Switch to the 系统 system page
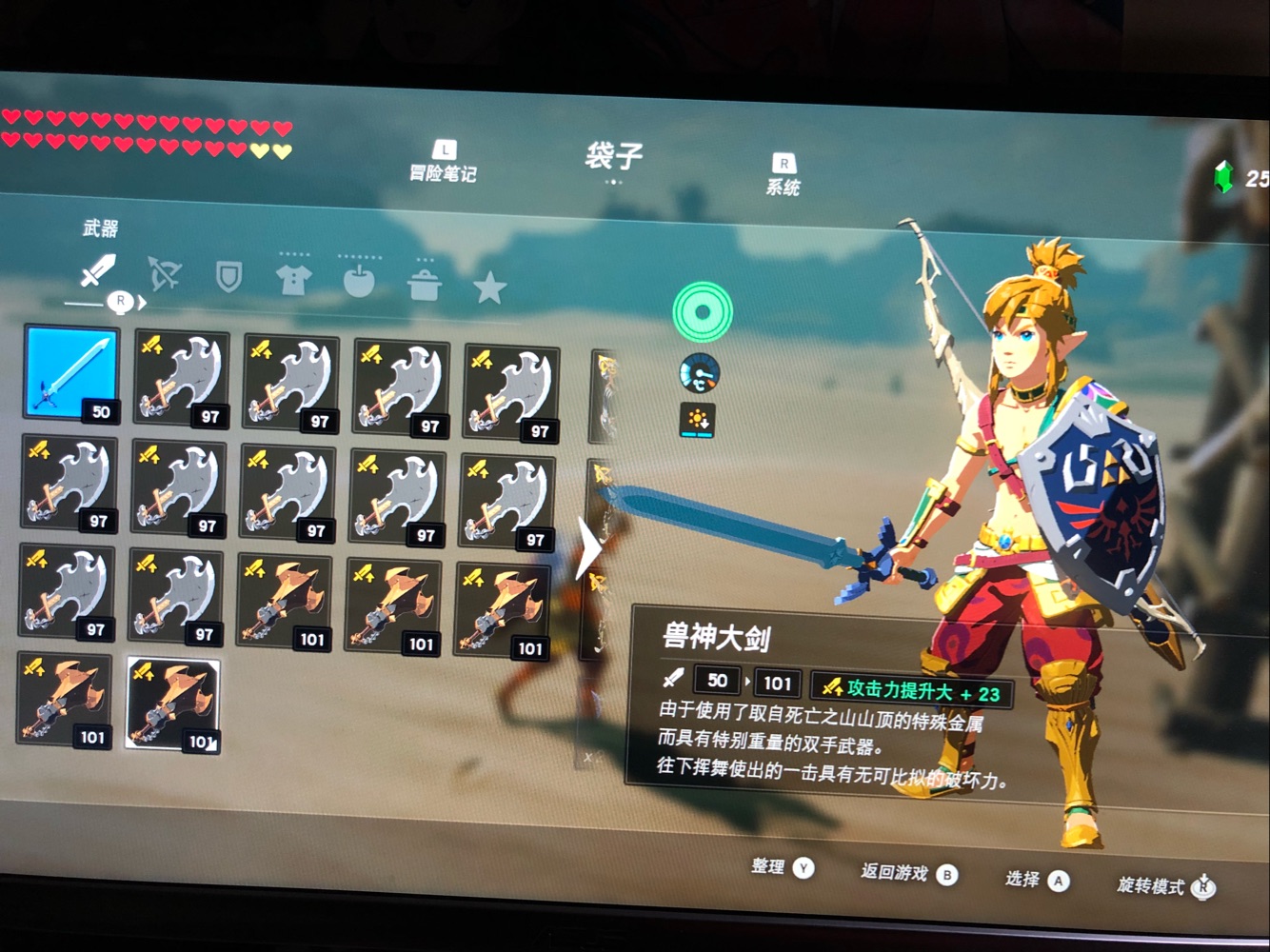Viewport: 1270px width, 952px height. [783, 177]
